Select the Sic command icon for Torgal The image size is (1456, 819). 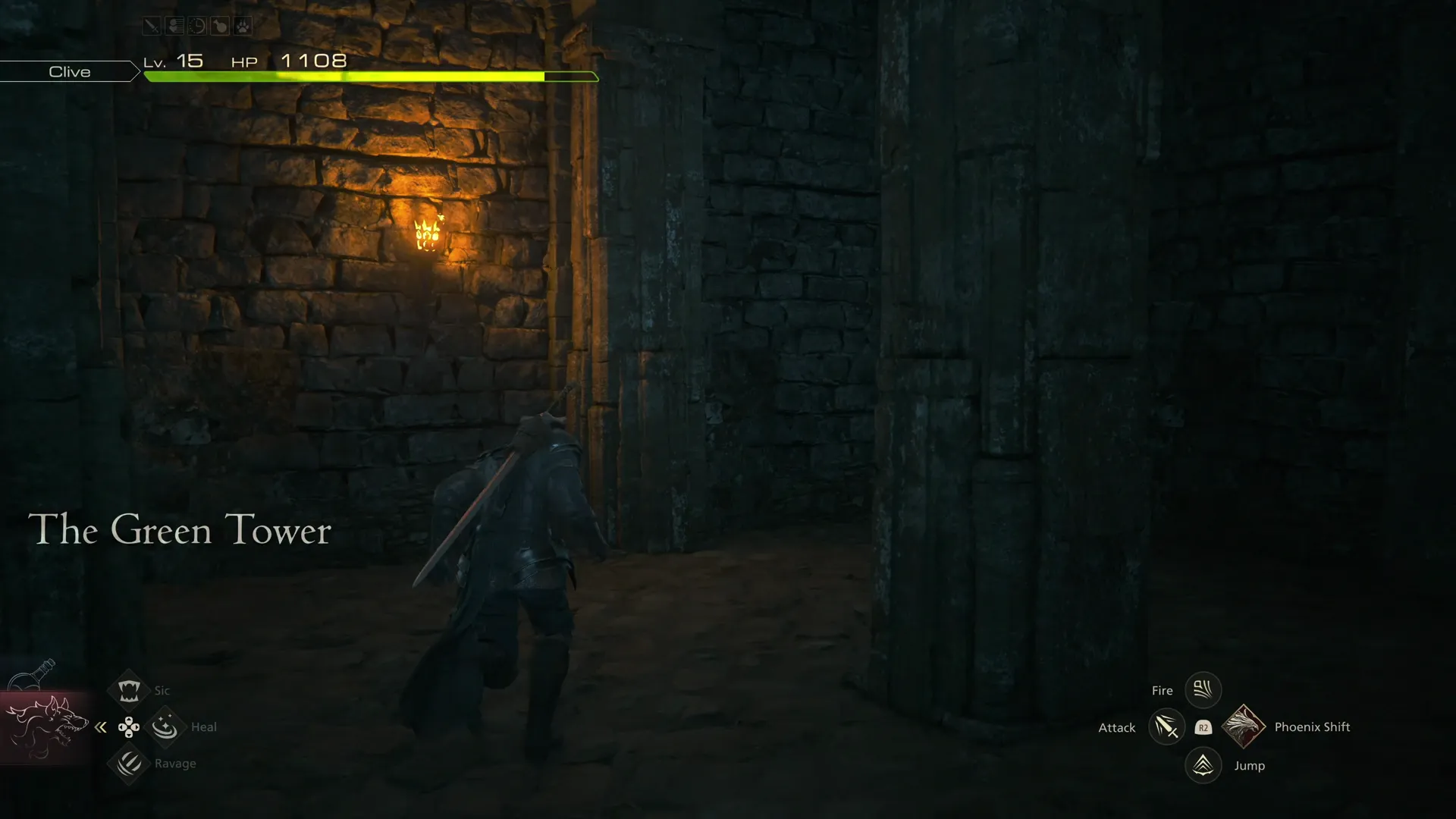[129, 690]
